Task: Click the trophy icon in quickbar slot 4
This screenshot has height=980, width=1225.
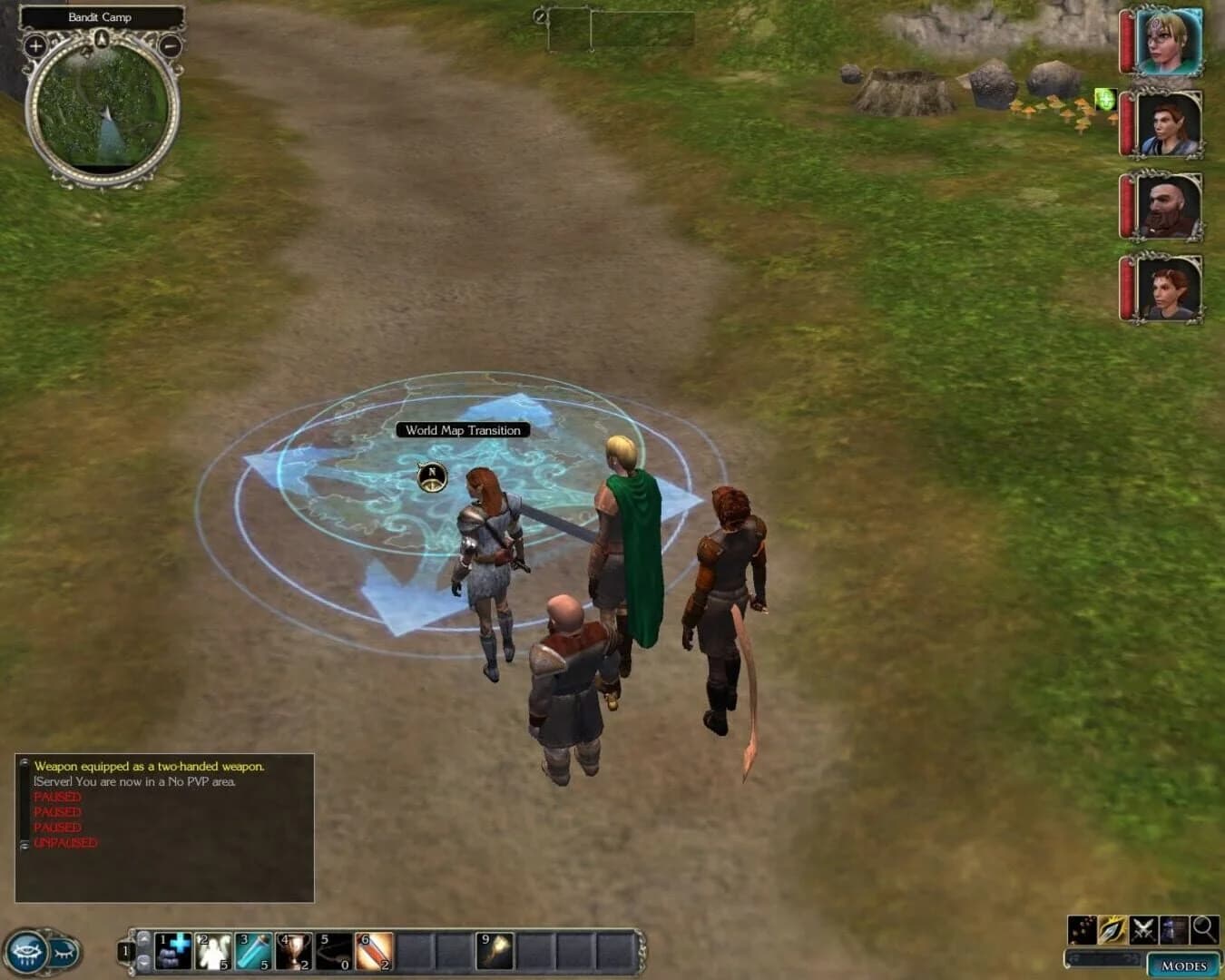Action: (292, 950)
